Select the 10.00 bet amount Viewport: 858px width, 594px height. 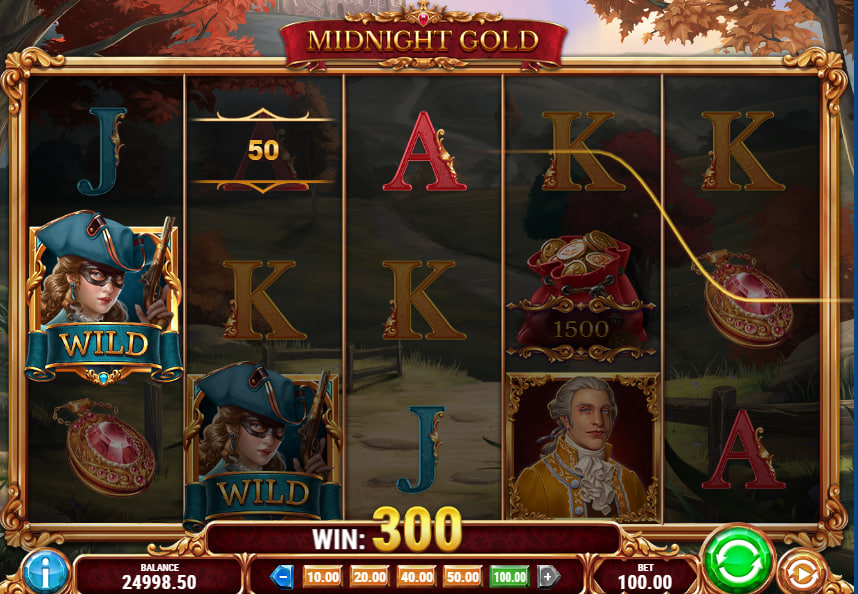(x=322, y=576)
